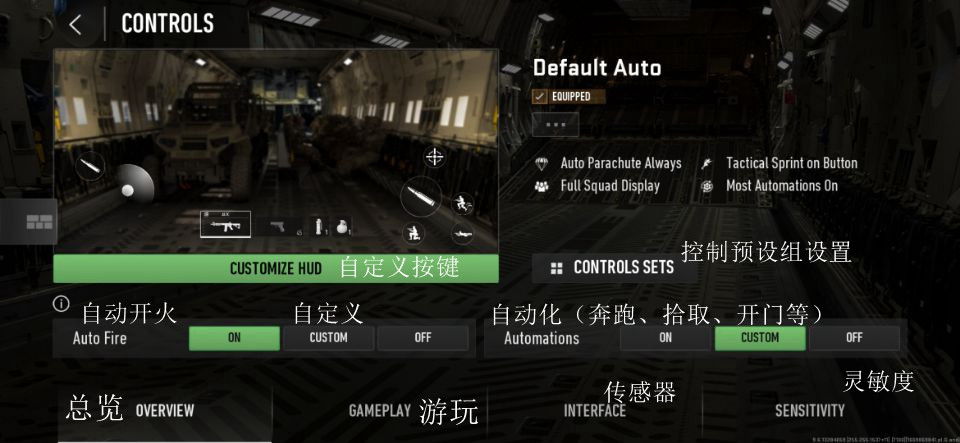960x443 pixels.
Task: Click the three-dot options button under Equipped
Action: (x=555, y=125)
